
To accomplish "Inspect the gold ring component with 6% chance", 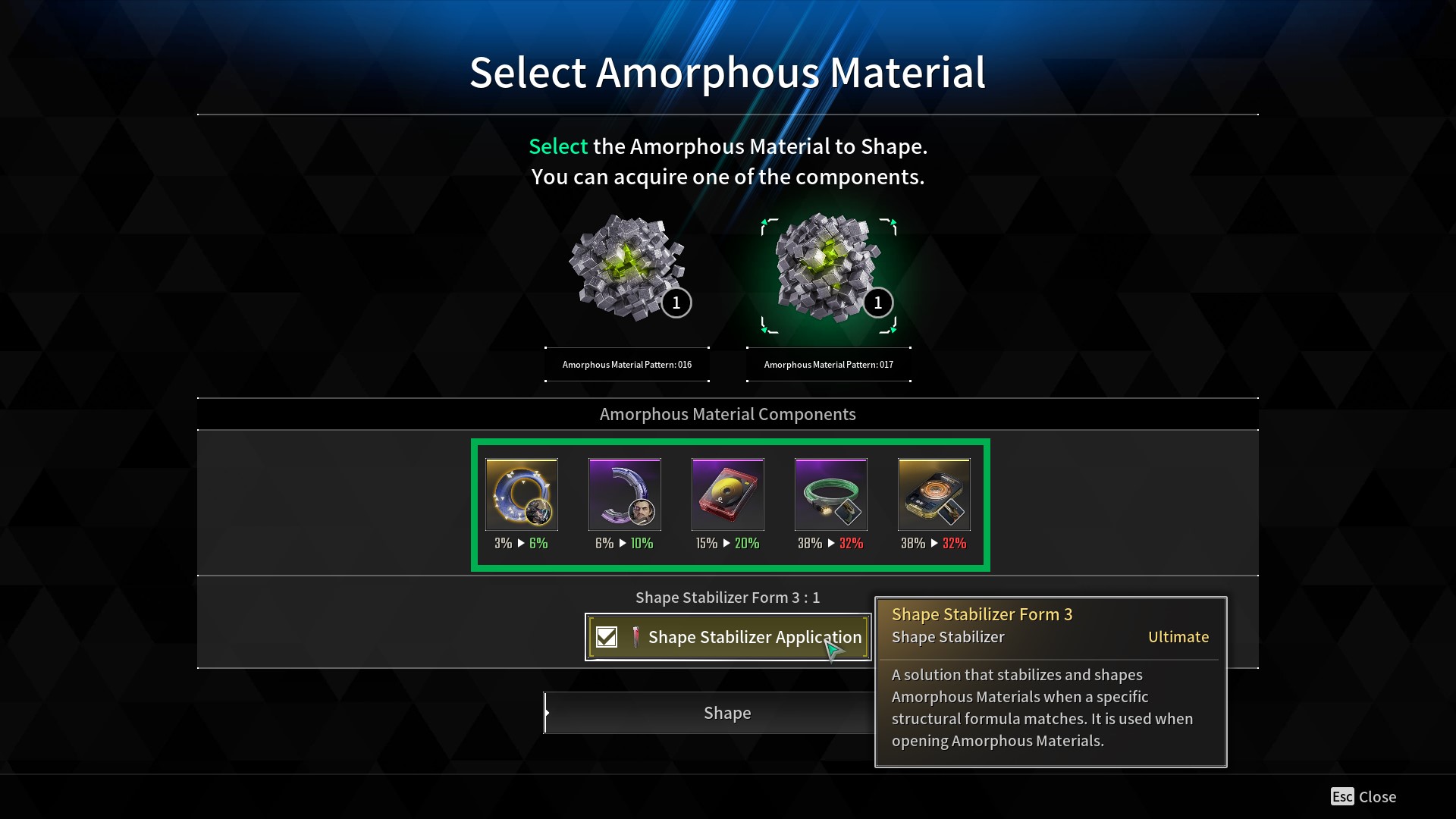I will [522, 494].
